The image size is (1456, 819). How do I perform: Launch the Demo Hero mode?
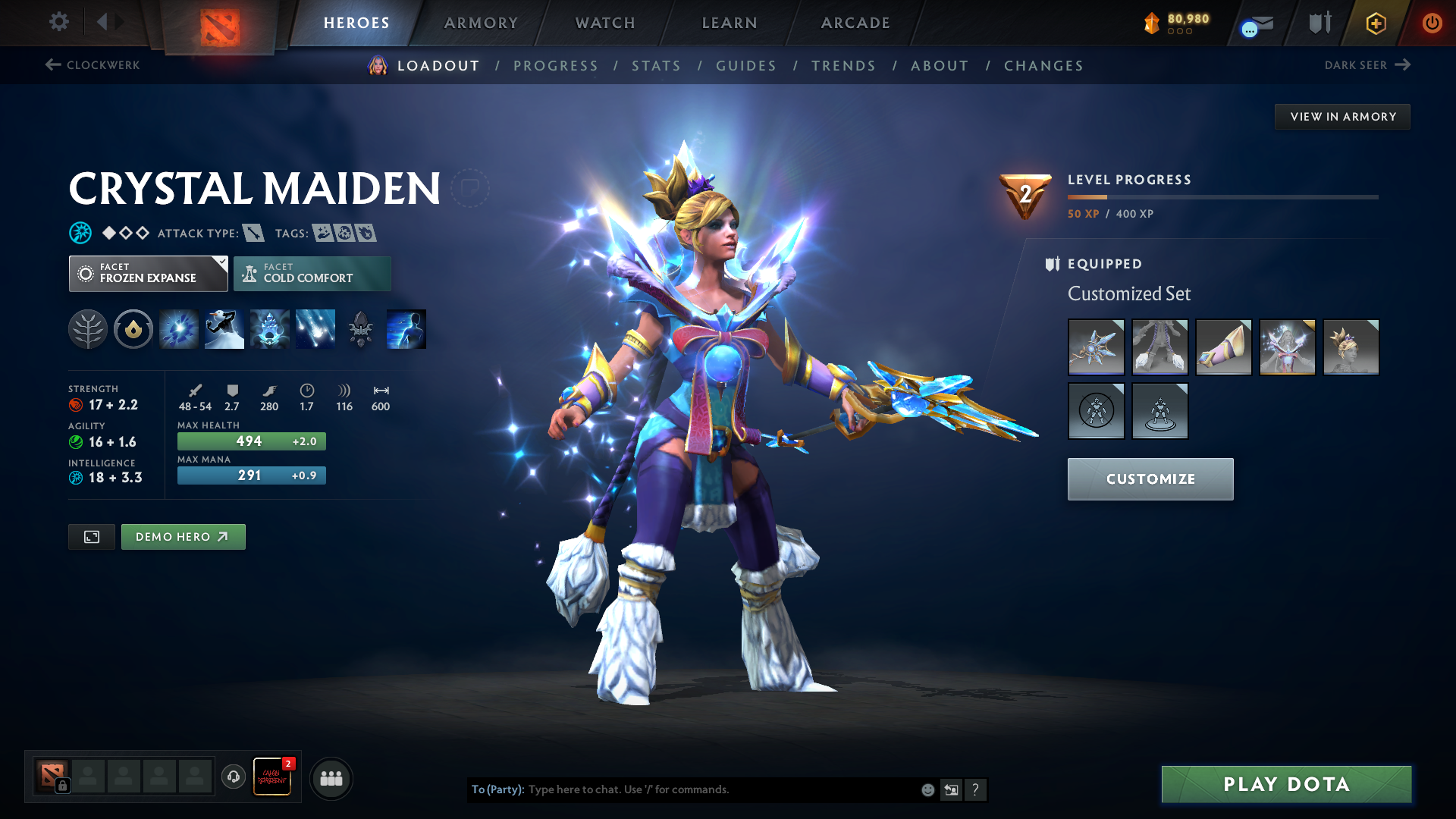183,537
